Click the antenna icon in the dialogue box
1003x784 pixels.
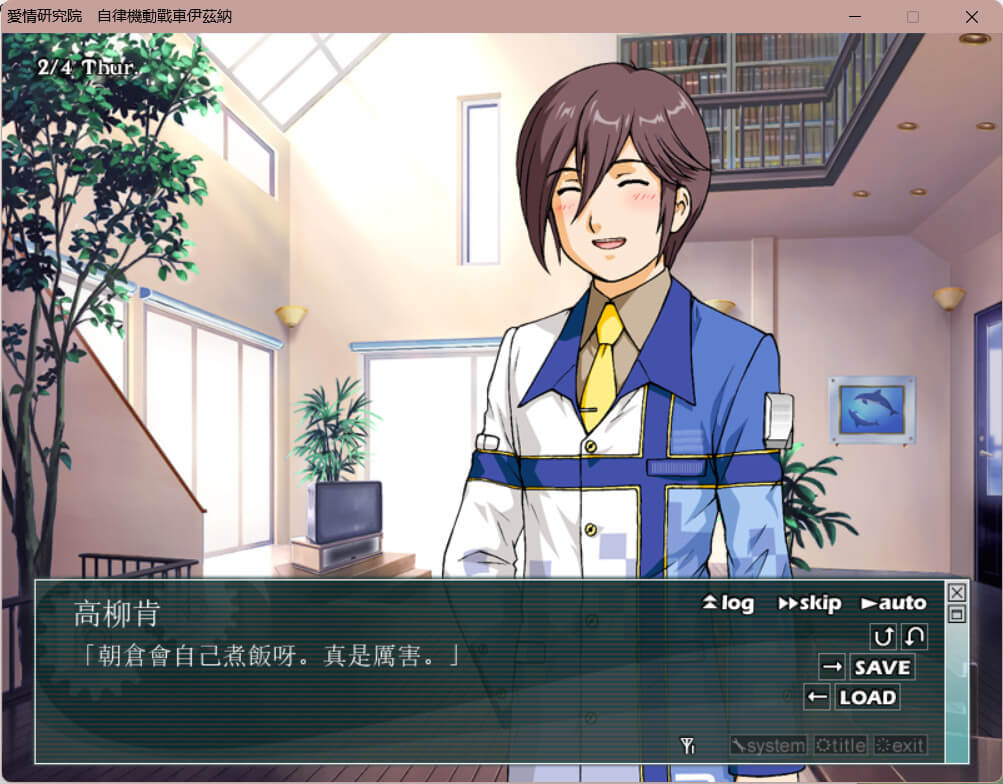688,745
